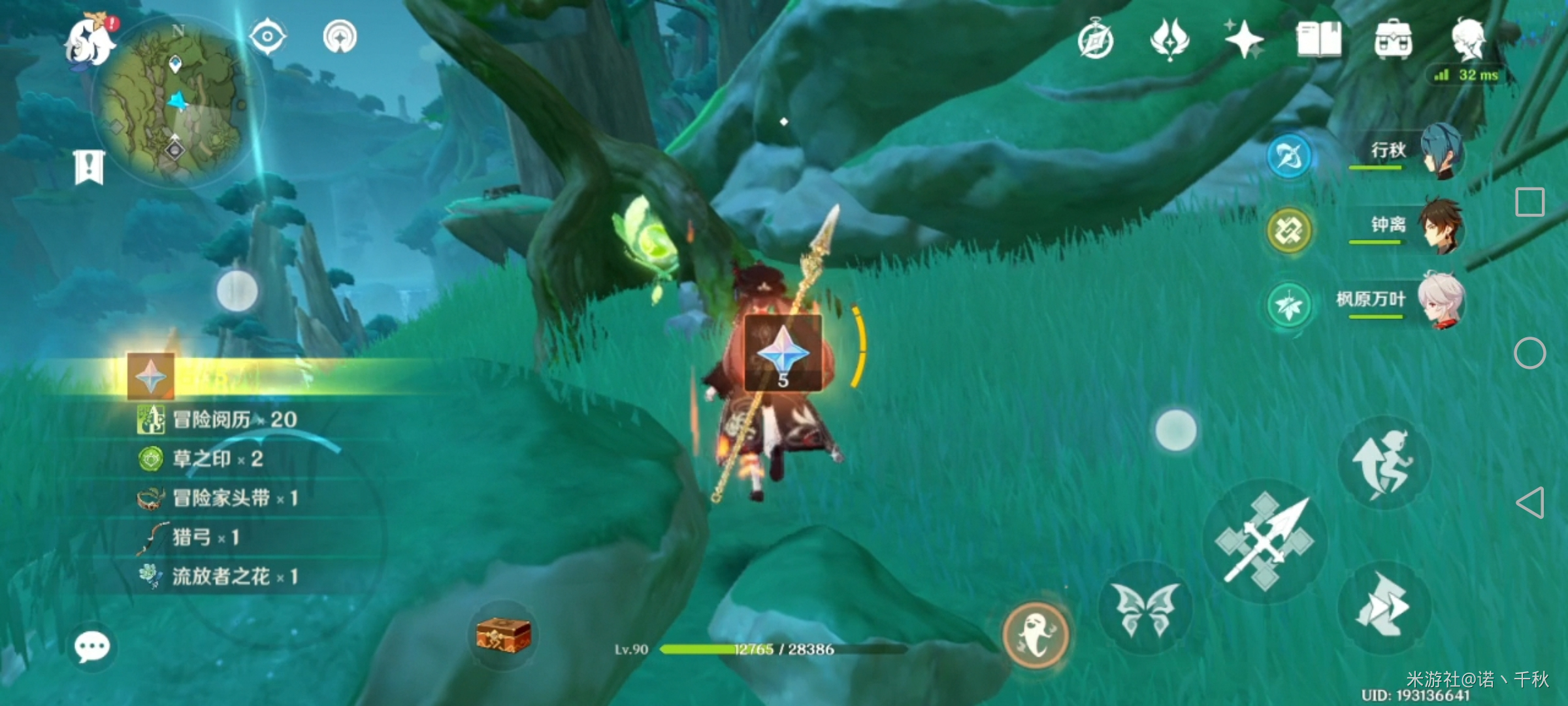This screenshot has height=706, width=1568.
Task: Tap the jump button
Action: (1384, 463)
